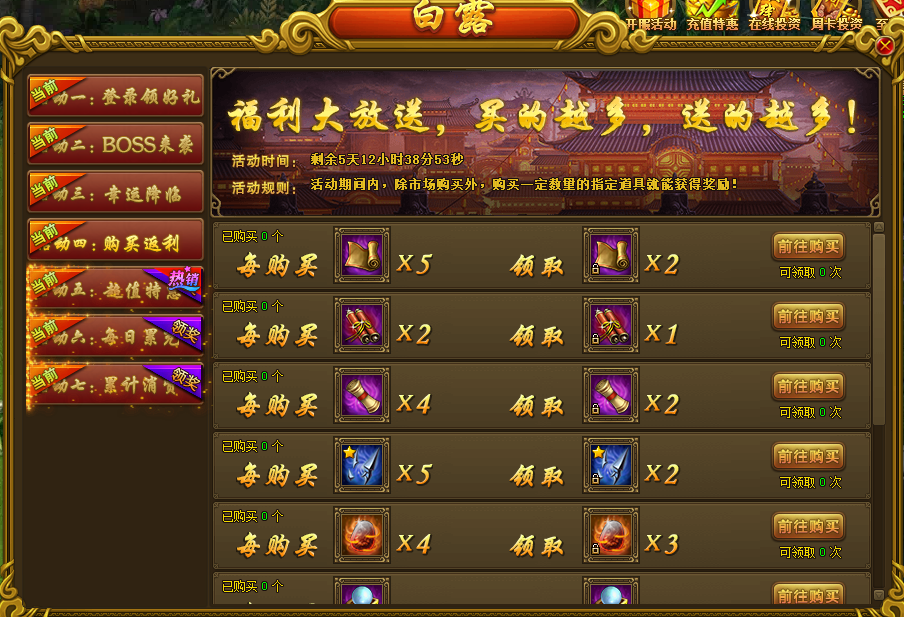
Task: Click 前往购买 for the purple scroll row
Action: tap(808, 387)
